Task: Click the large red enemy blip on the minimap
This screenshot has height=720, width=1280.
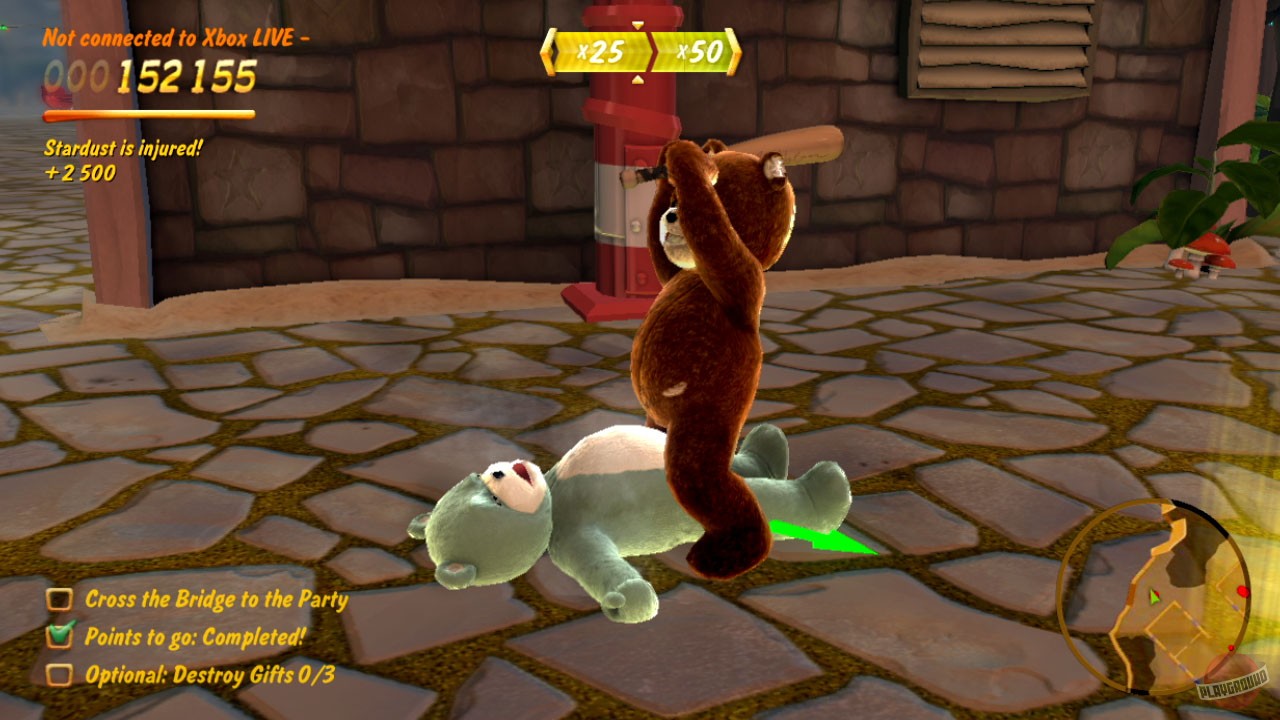Action: 1243,591
